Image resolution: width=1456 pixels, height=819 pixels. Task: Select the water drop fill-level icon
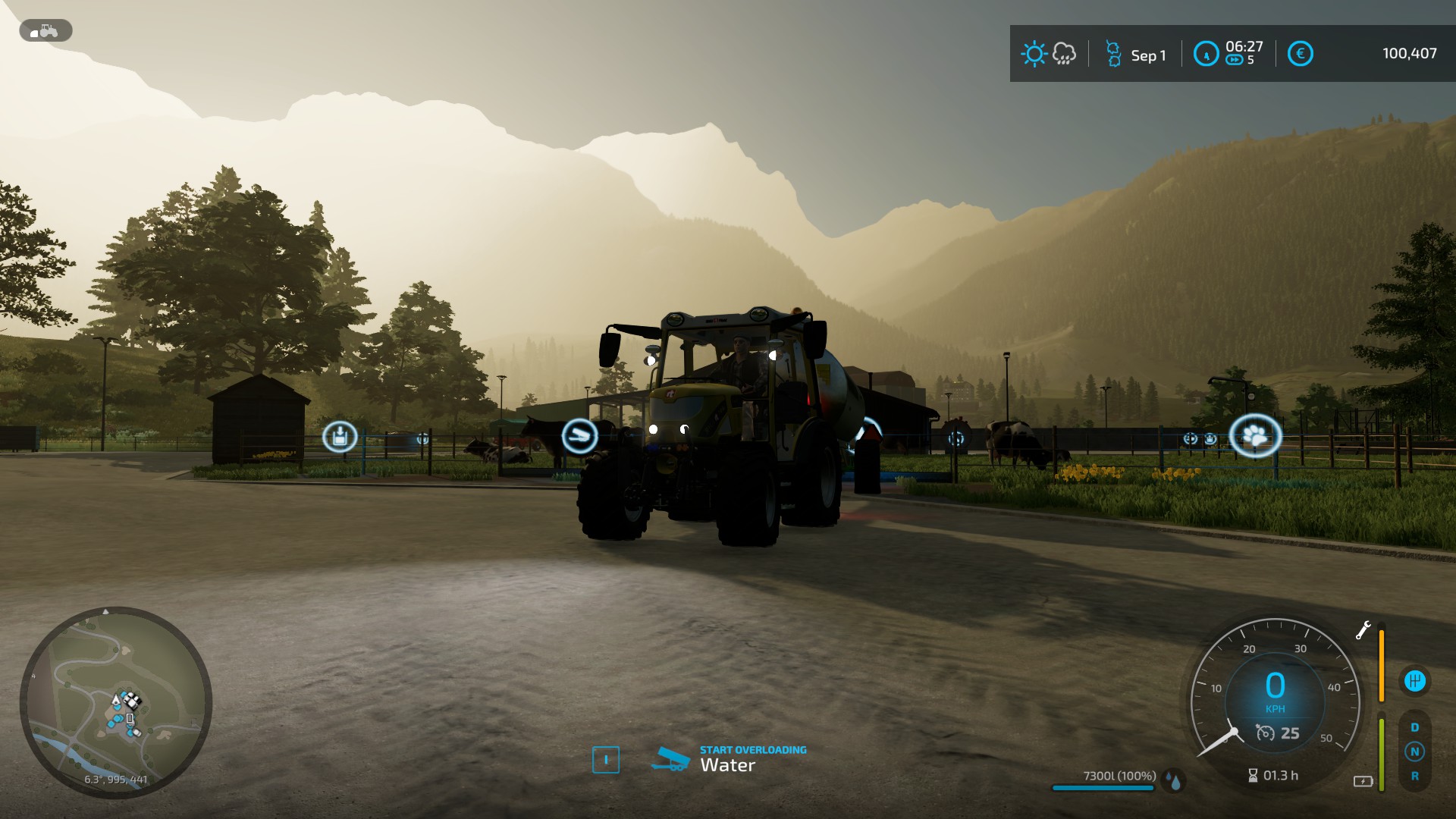(x=1175, y=781)
